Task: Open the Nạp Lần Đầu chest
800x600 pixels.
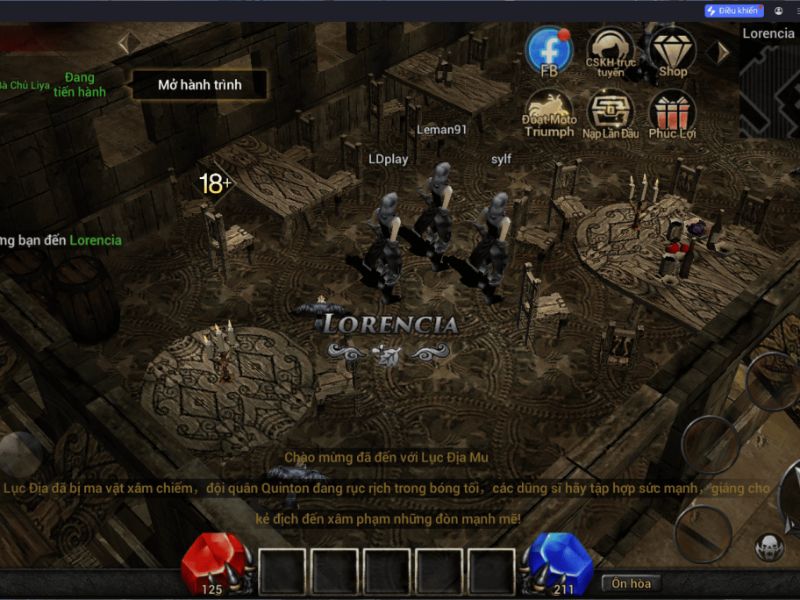Action: (609, 113)
